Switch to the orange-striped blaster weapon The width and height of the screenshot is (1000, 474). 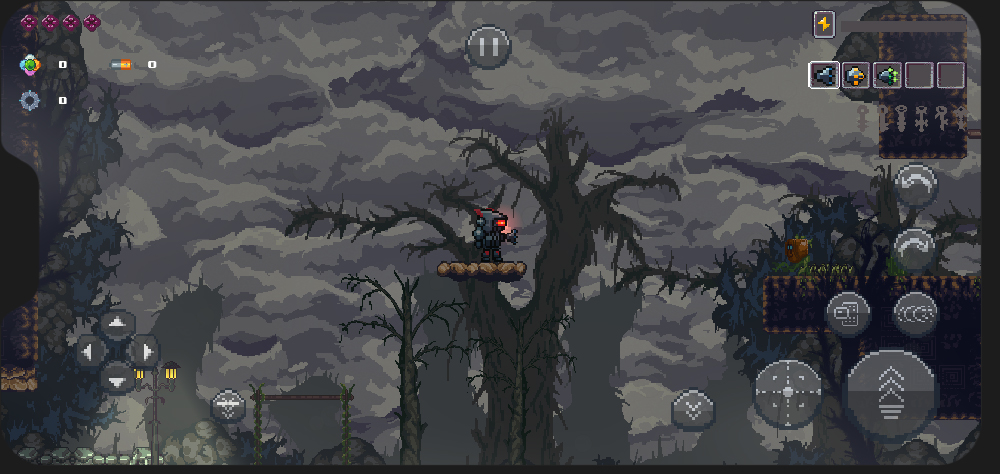pyautogui.click(x=855, y=75)
